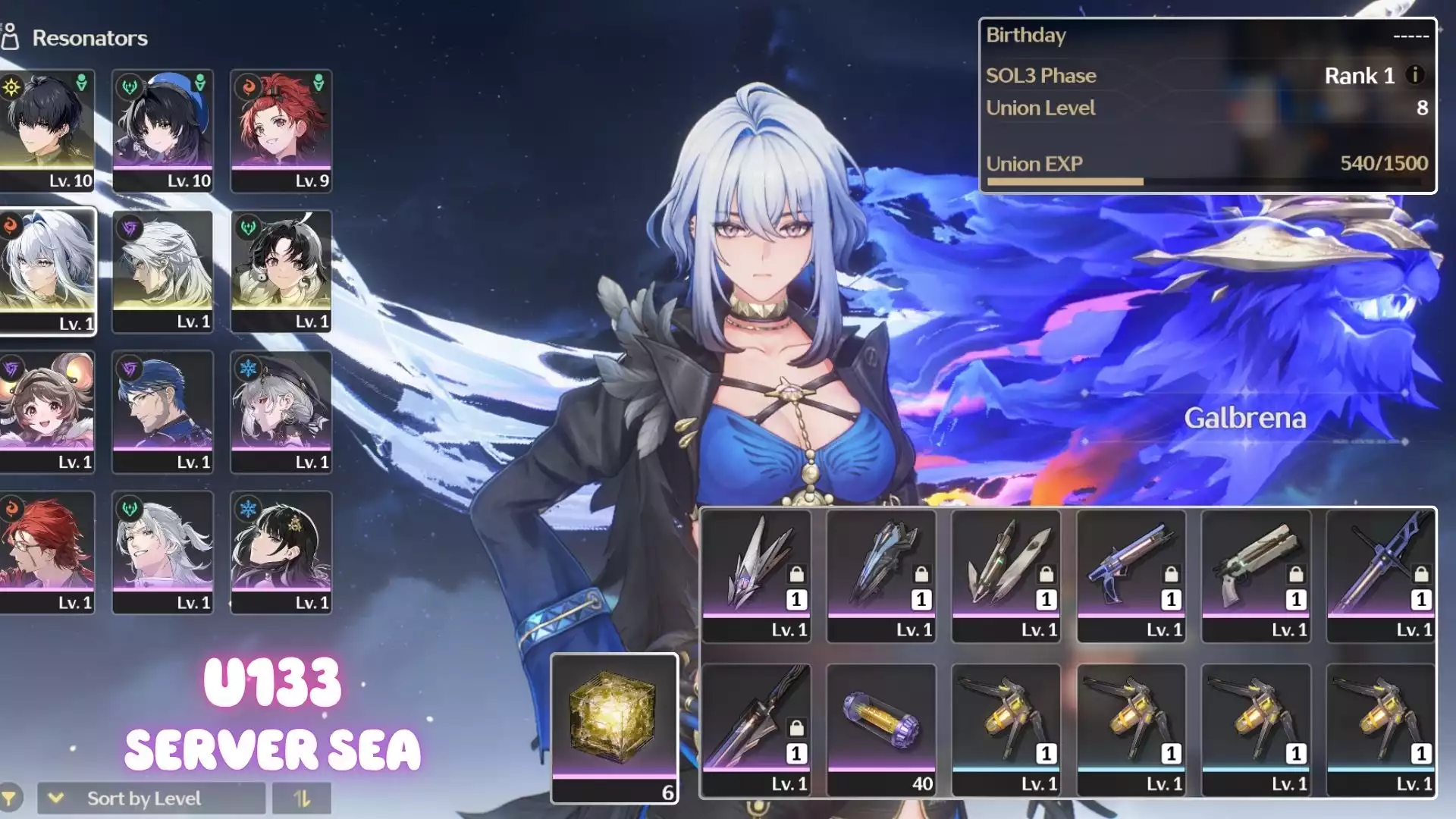Select the black-haired male resonator at Lv. 10
The width and height of the screenshot is (1456, 819).
click(47, 130)
